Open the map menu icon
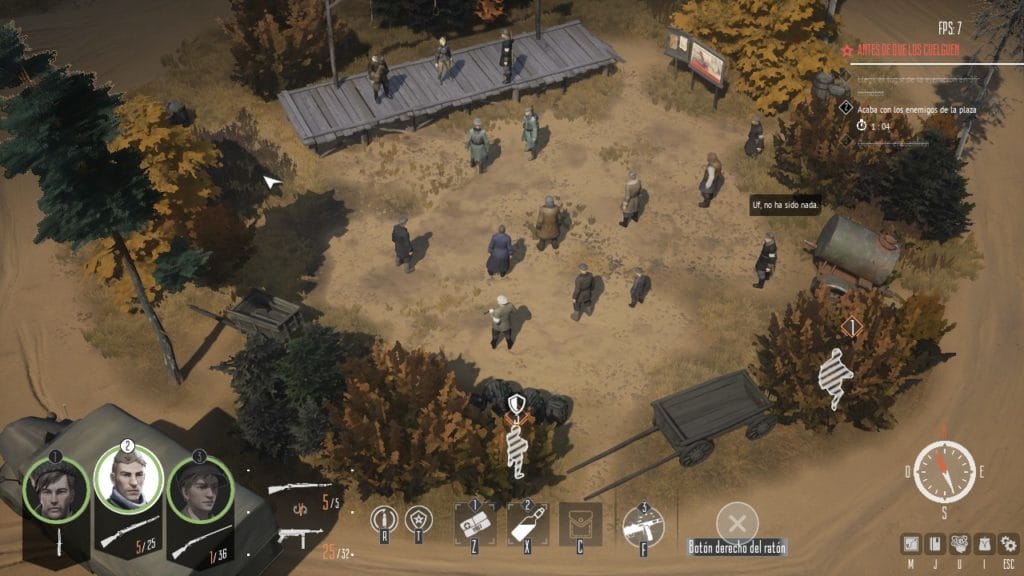Screen dimensions: 1024x576 coord(911,543)
